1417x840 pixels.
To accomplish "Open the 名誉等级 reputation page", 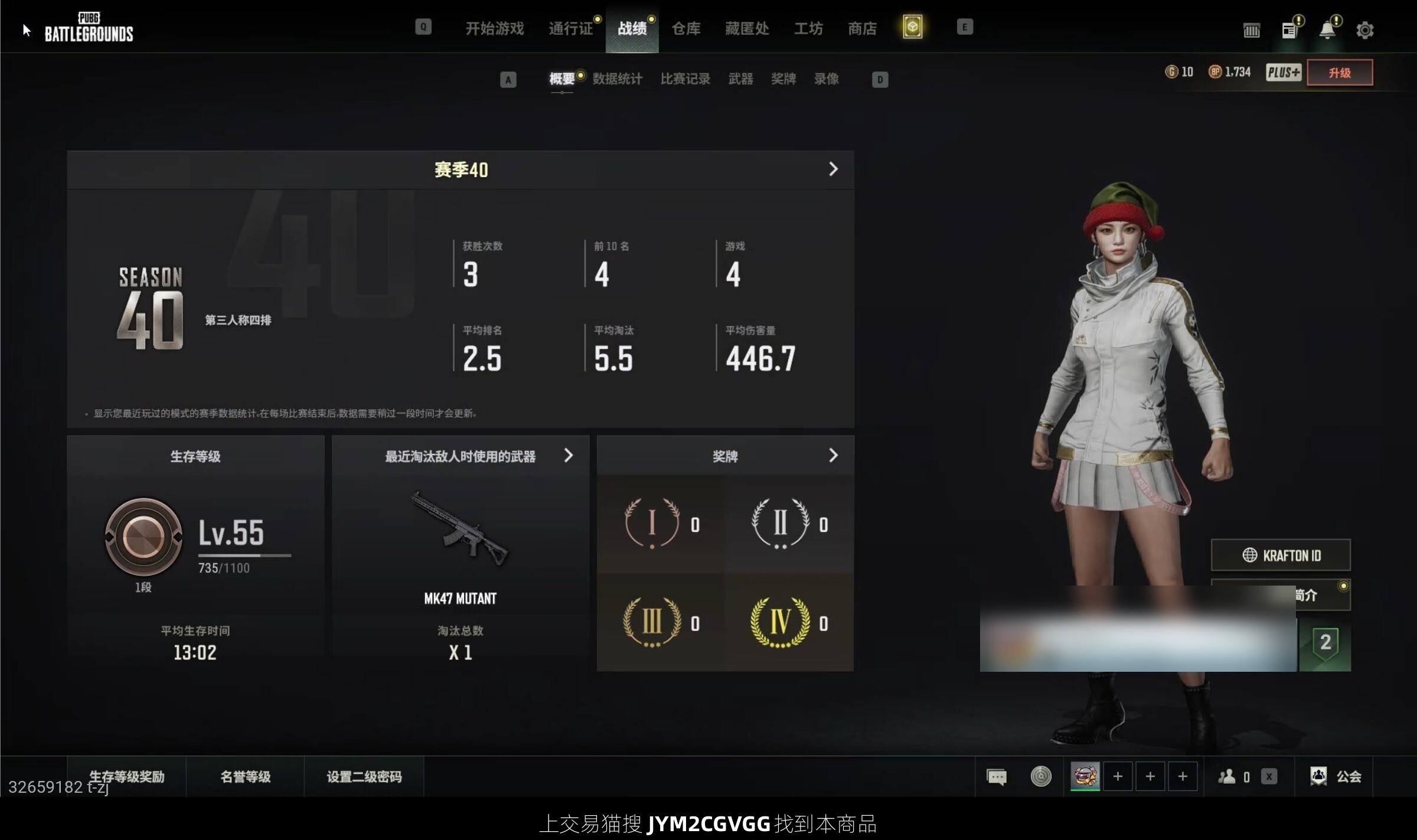I will pyautogui.click(x=245, y=776).
